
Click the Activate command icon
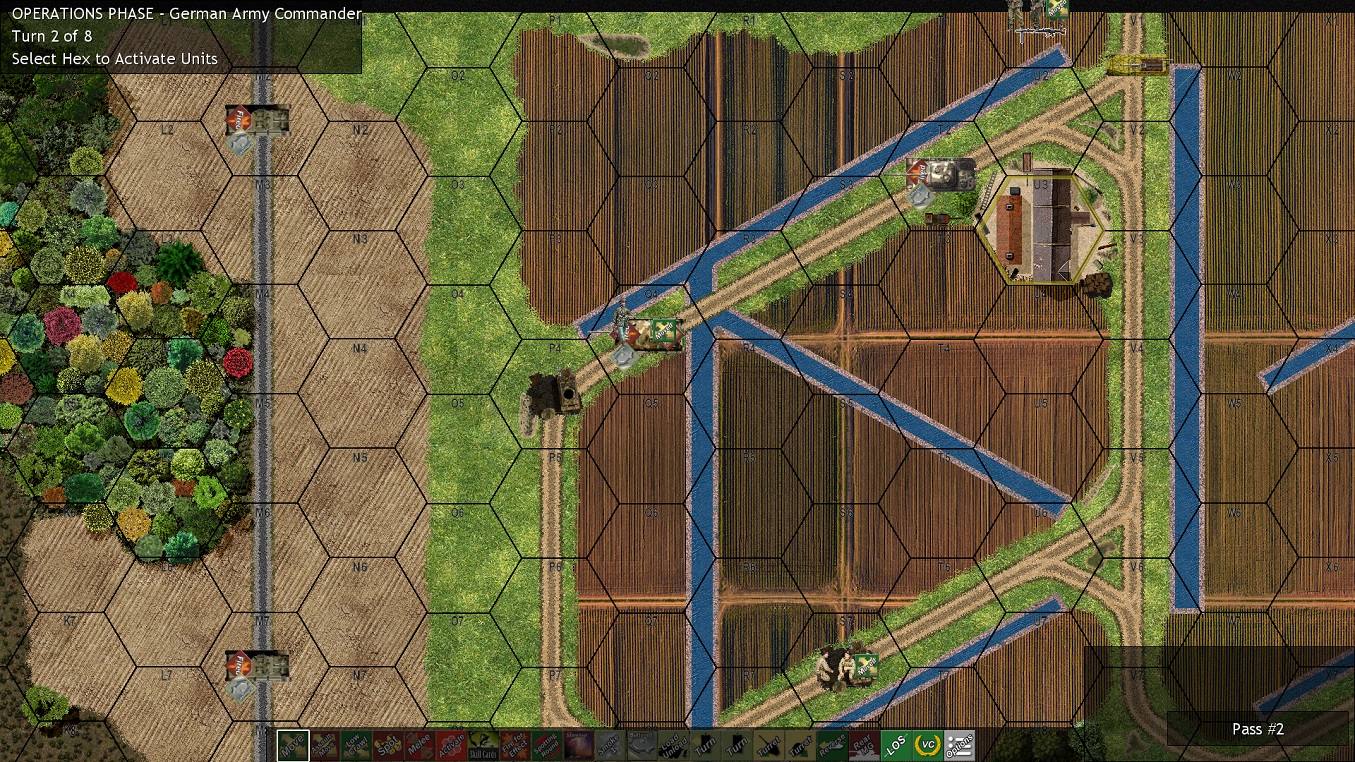(x=452, y=745)
